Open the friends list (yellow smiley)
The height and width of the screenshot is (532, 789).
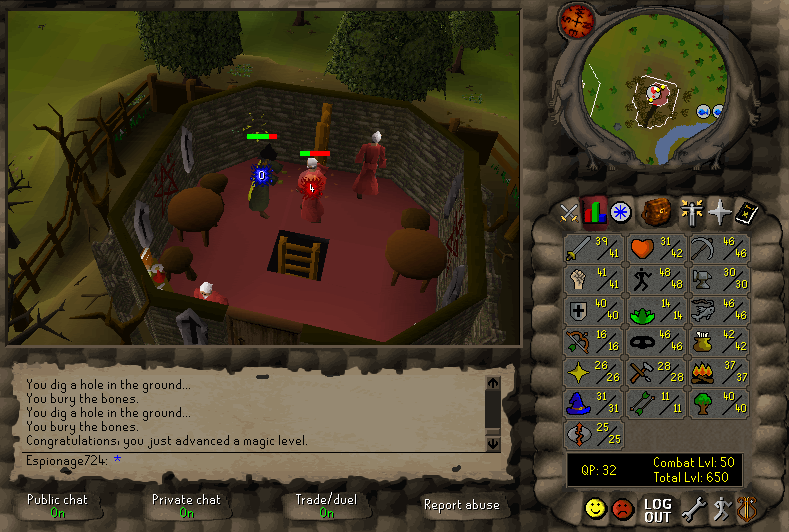[x=596, y=509]
